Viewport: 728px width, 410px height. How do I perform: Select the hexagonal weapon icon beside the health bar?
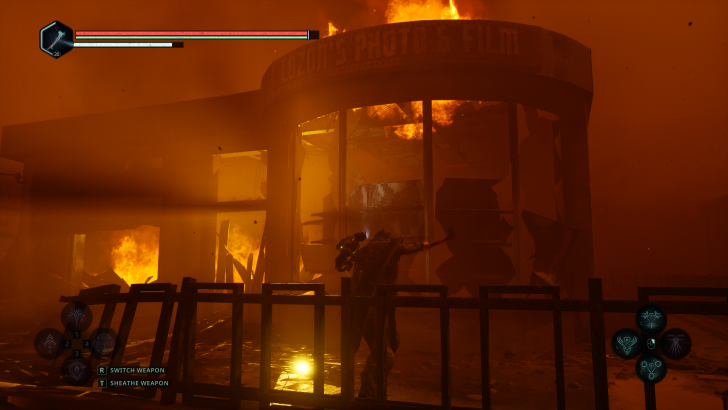[56, 39]
